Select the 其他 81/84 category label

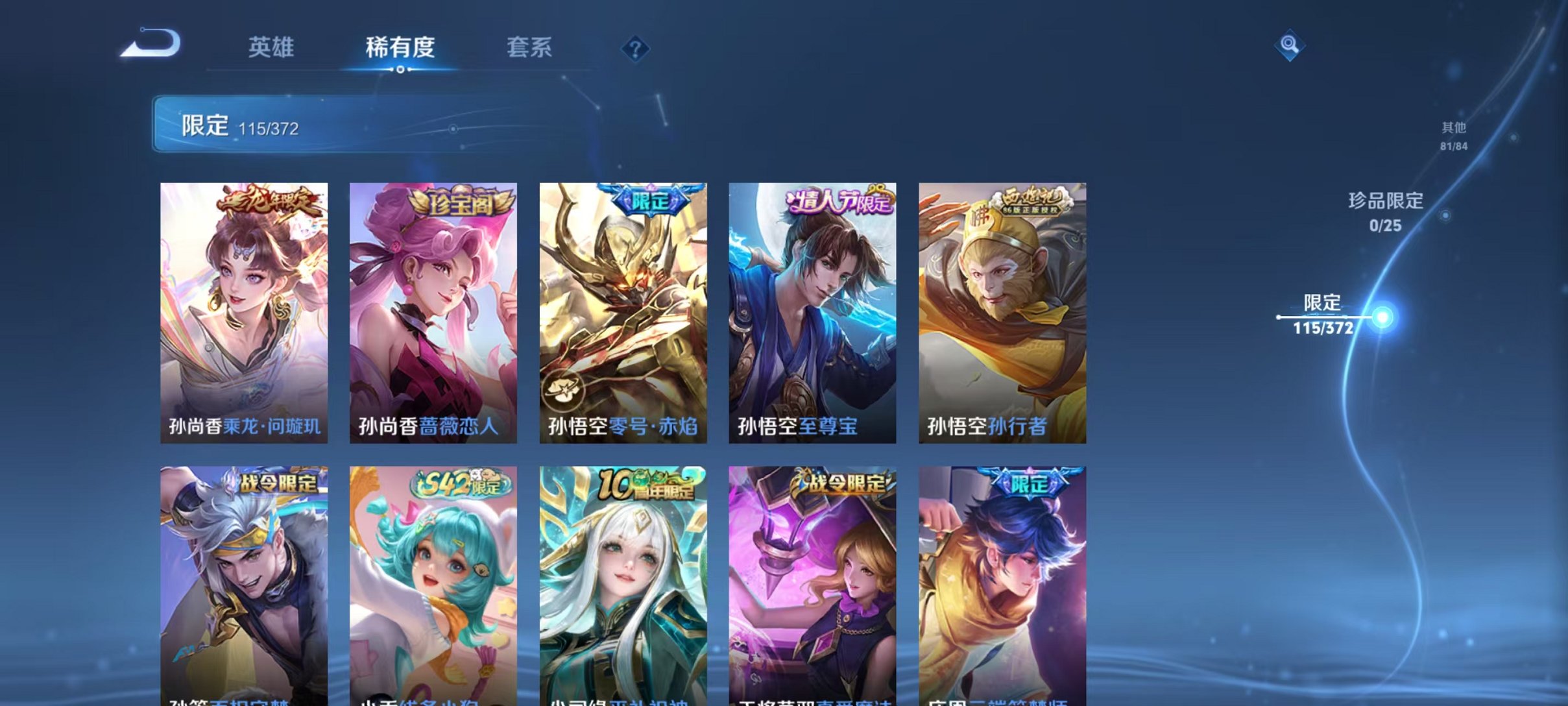[x=1453, y=136]
